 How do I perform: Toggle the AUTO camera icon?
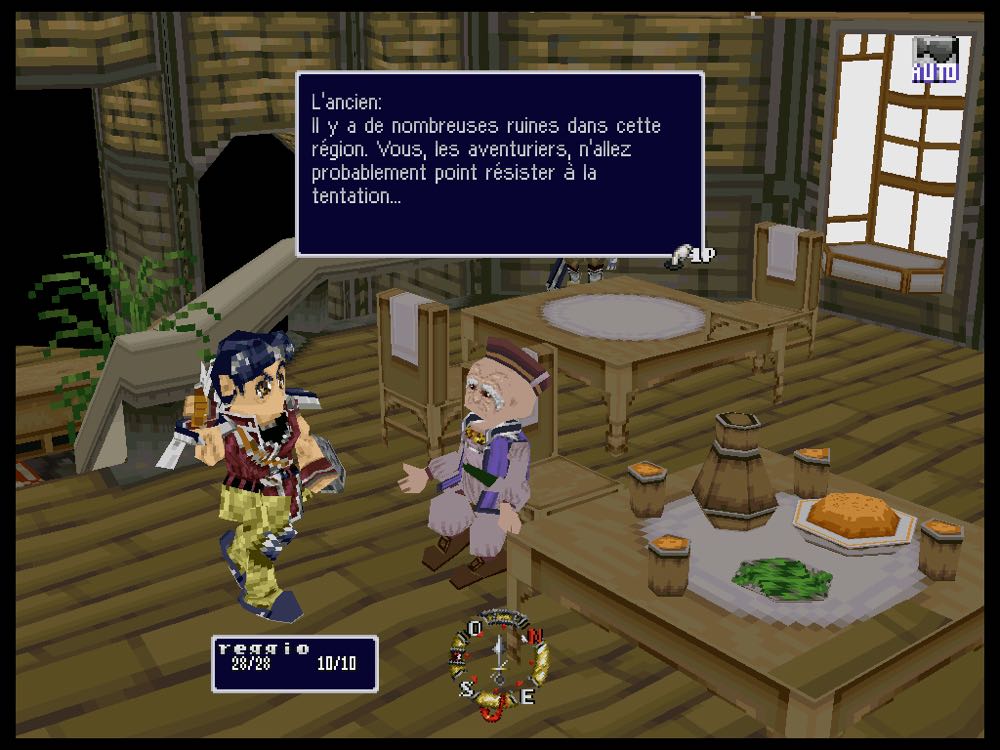click(x=935, y=60)
